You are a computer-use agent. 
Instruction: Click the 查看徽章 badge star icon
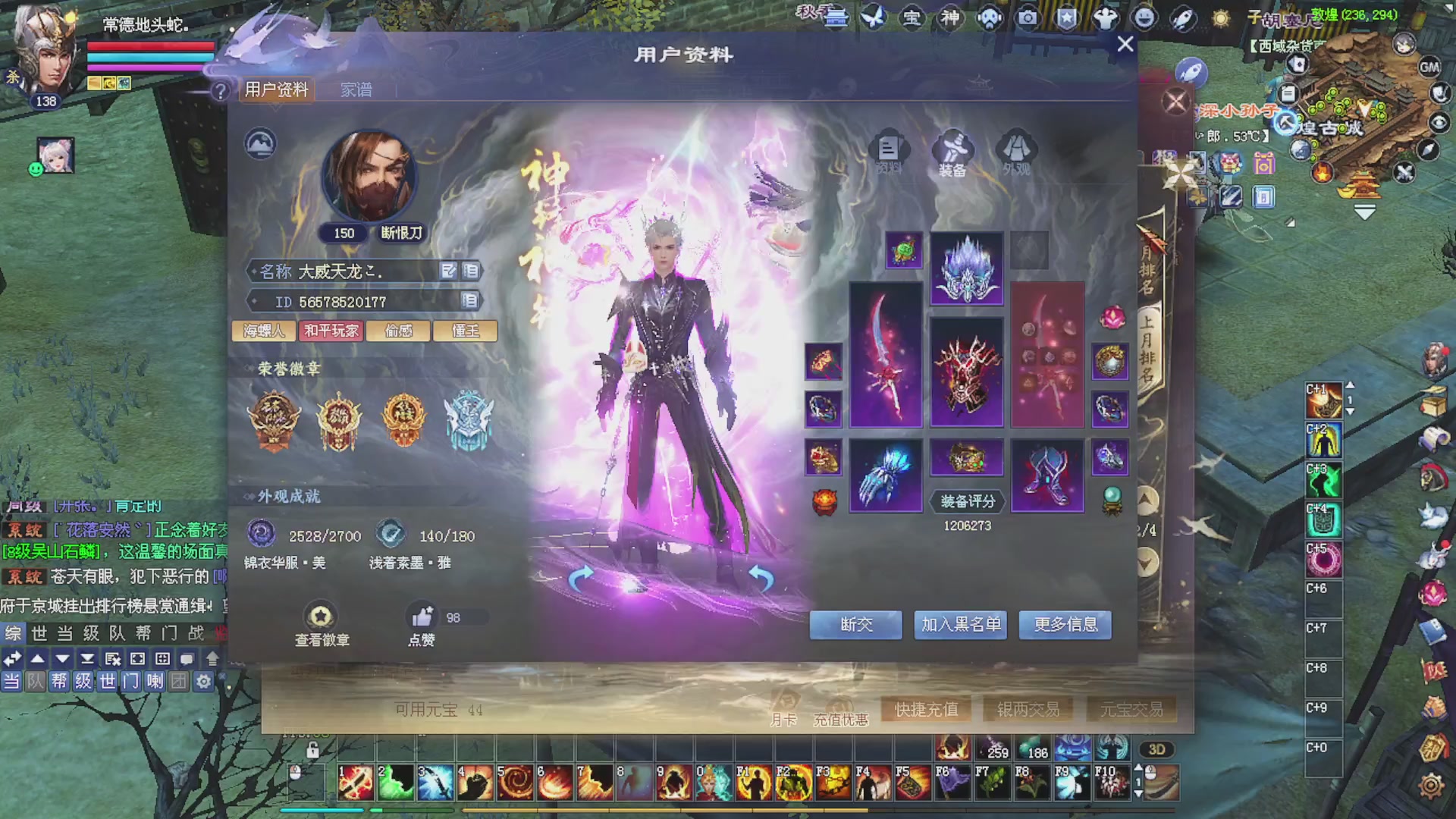[x=320, y=615]
